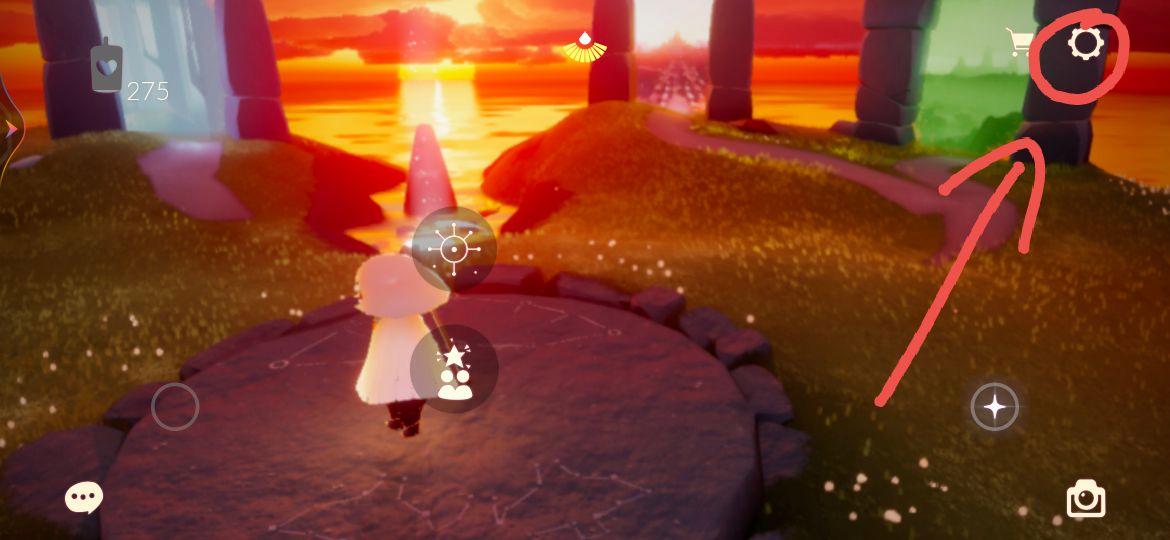Open the camera for a screenshot
Viewport: 1170px width, 540px height.
1086,498
